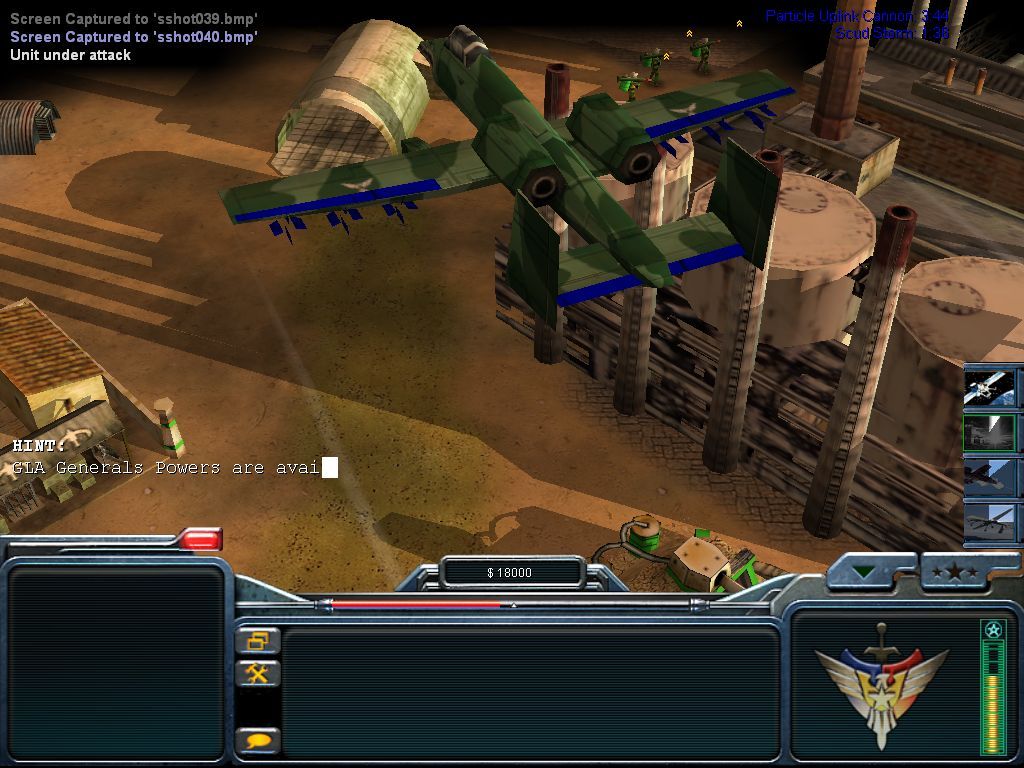This screenshot has height=768, width=1024.
Task: Select the green-outlined light beam power icon
Action: [990, 432]
